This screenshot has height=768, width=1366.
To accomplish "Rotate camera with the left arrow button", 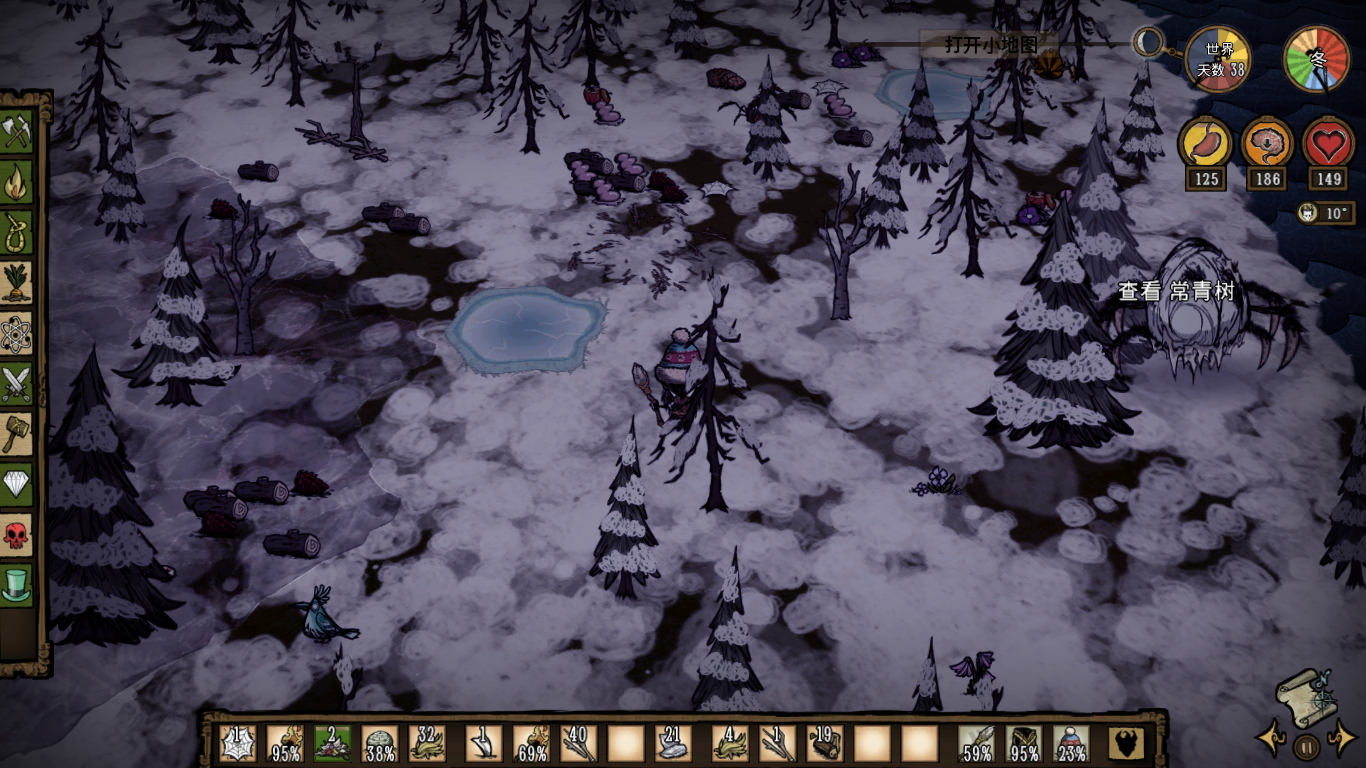I will coord(1271,741).
